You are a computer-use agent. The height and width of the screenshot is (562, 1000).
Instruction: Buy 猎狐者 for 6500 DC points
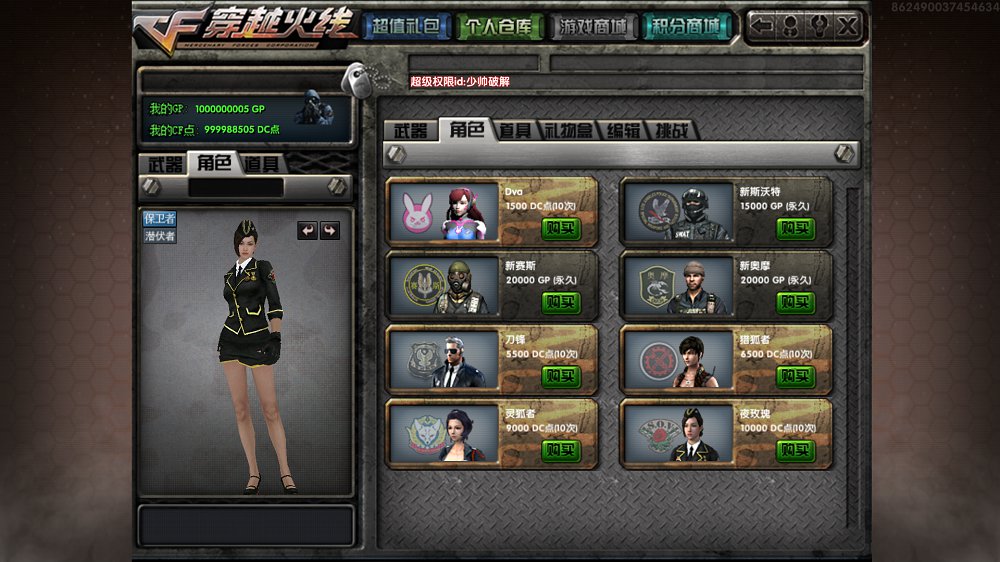(795, 376)
